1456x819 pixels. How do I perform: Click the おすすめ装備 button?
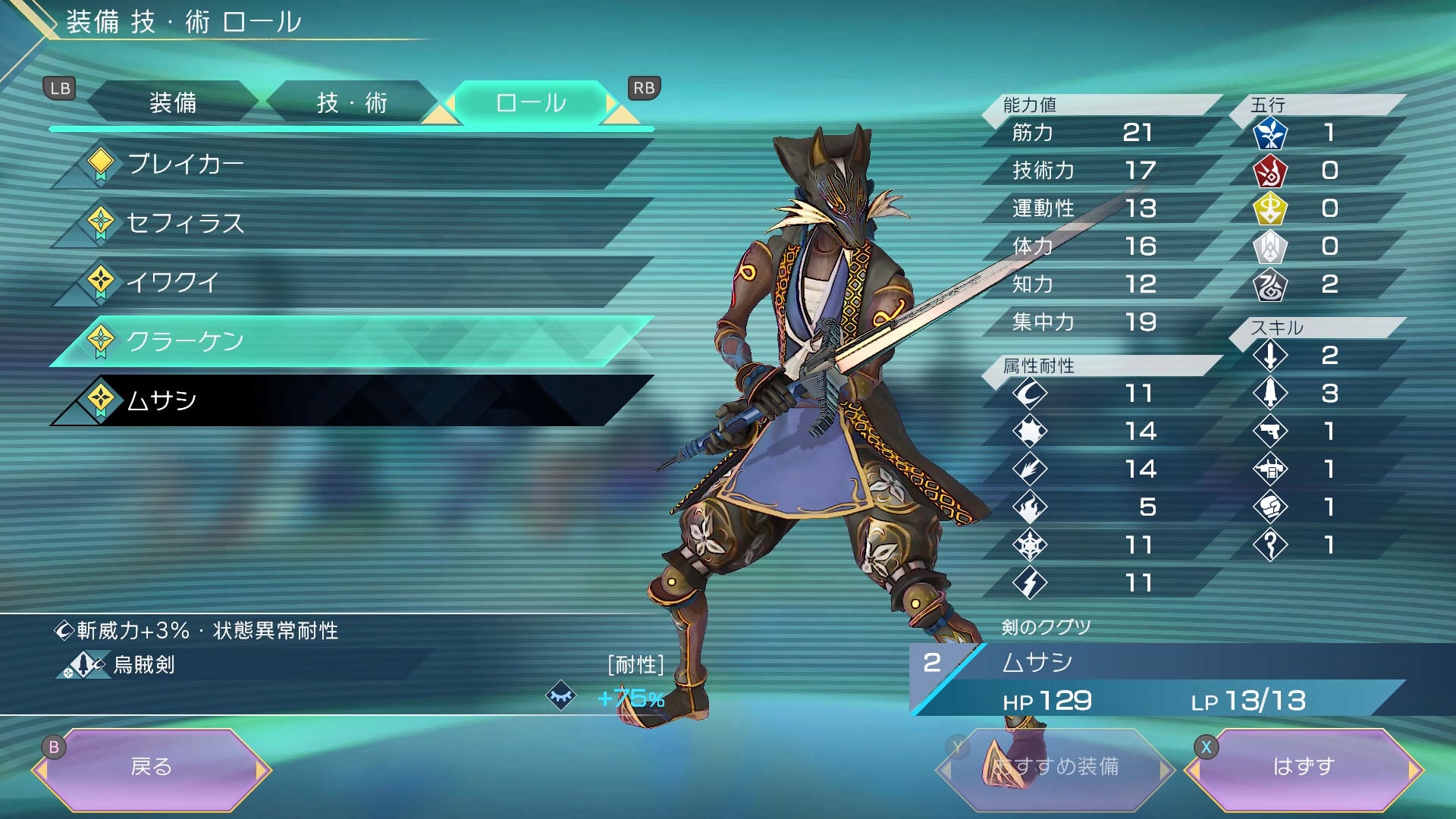coord(1056,767)
